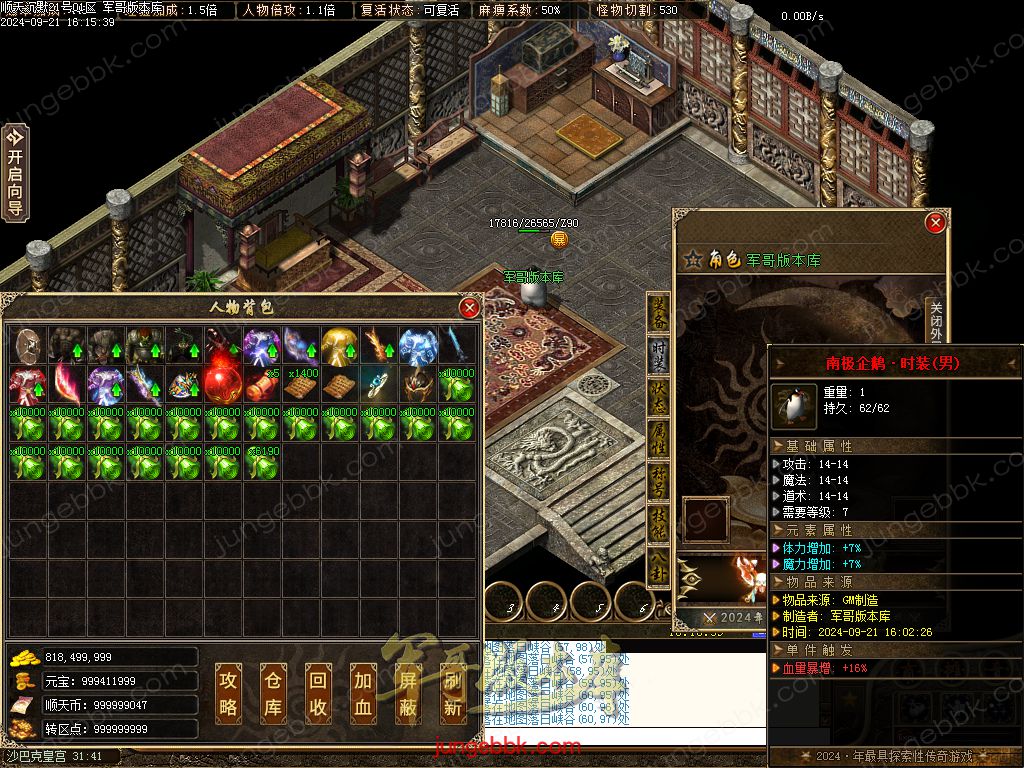
Task: Show the 称号 titles tab
Action: click(659, 480)
